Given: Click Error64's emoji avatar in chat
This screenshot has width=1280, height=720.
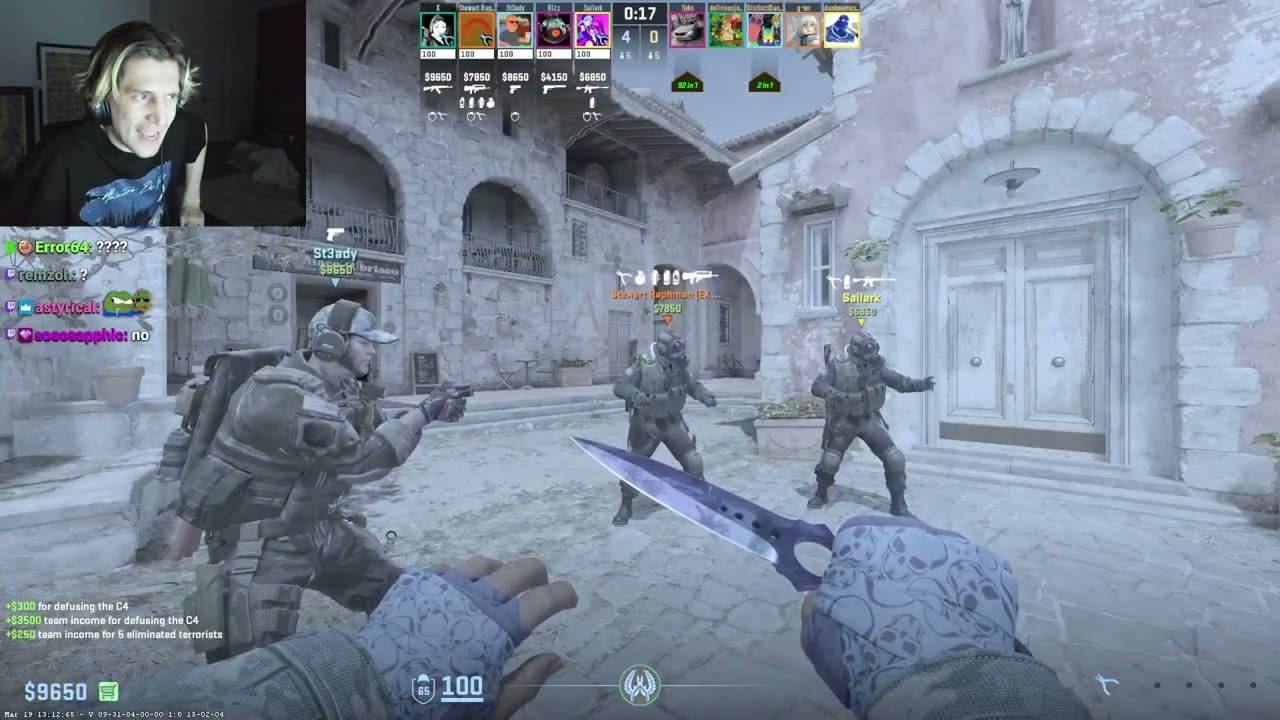Looking at the screenshot, I should coord(25,247).
